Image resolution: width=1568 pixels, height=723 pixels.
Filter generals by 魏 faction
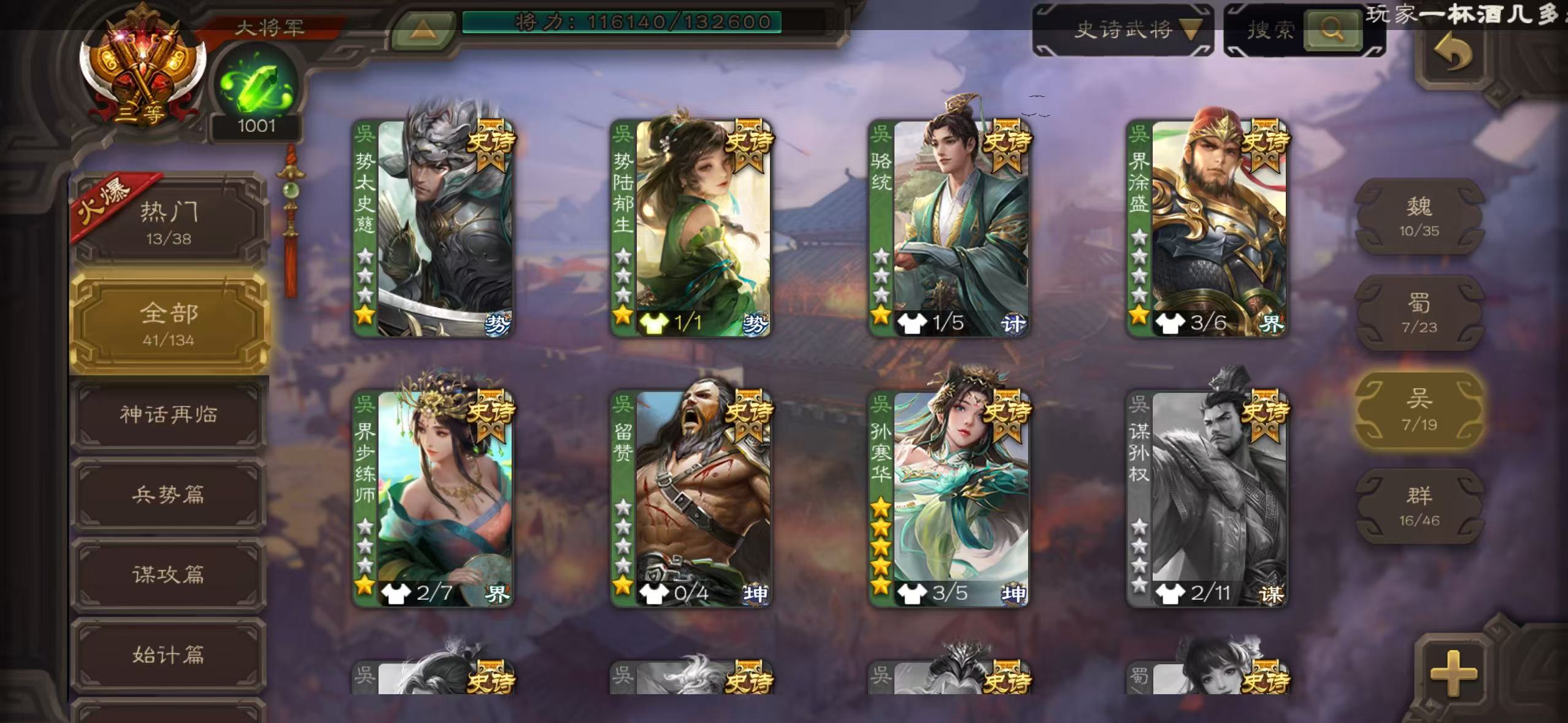tap(1419, 216)
